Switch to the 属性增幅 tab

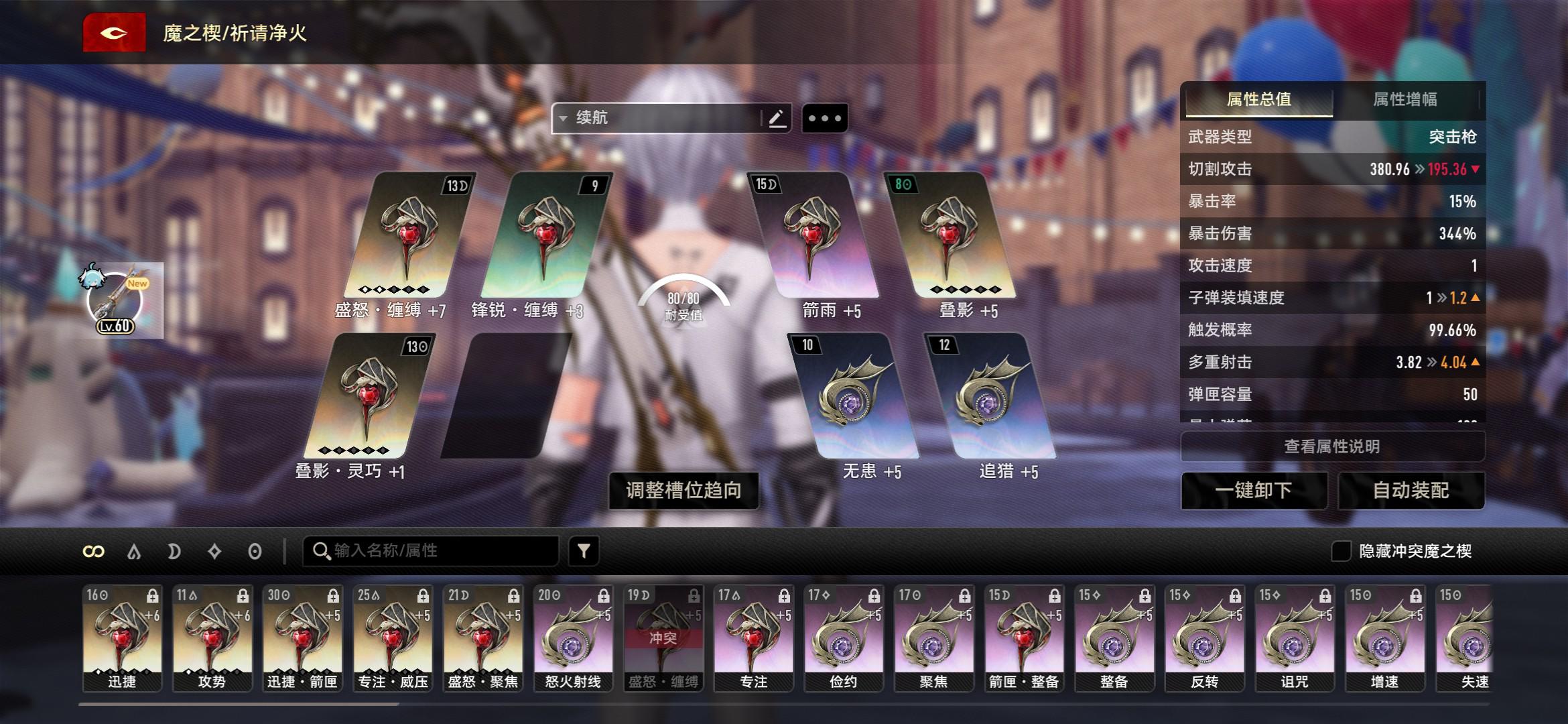pos(1404,100)
